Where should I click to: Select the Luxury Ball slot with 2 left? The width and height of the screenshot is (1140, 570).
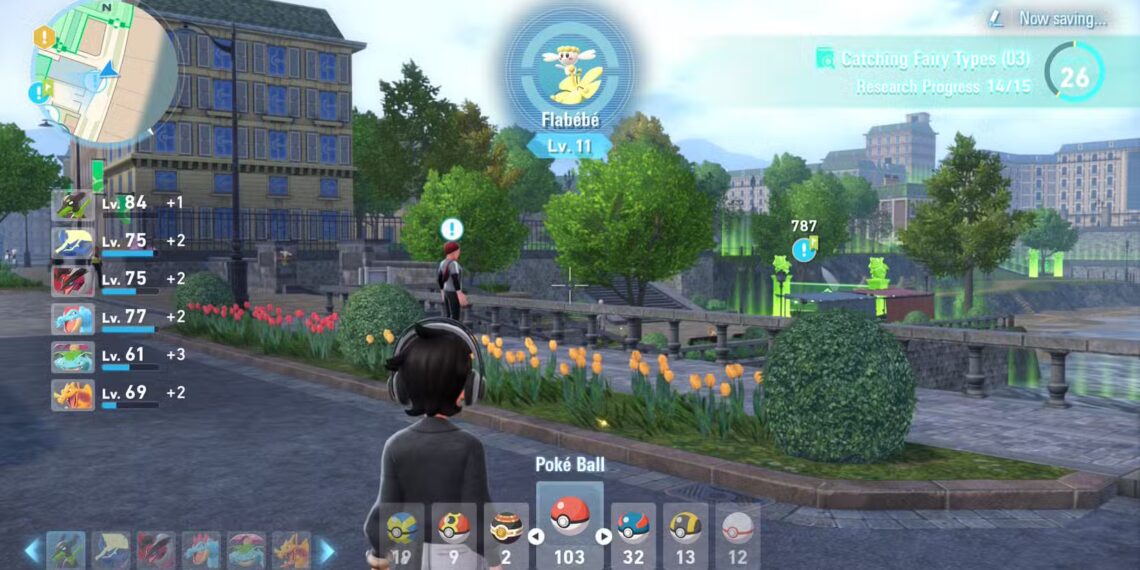[x=506, y=533]
